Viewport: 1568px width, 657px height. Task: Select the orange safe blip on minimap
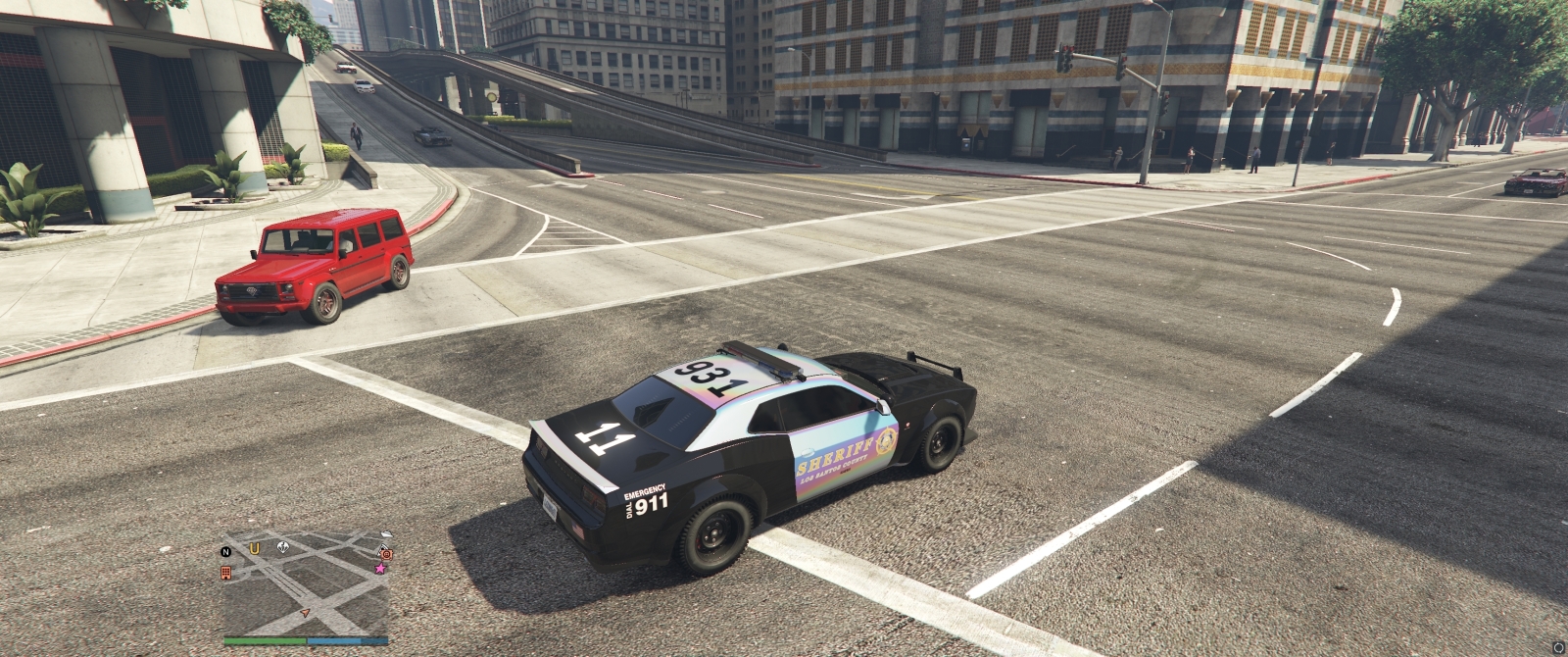coord(386,553)
